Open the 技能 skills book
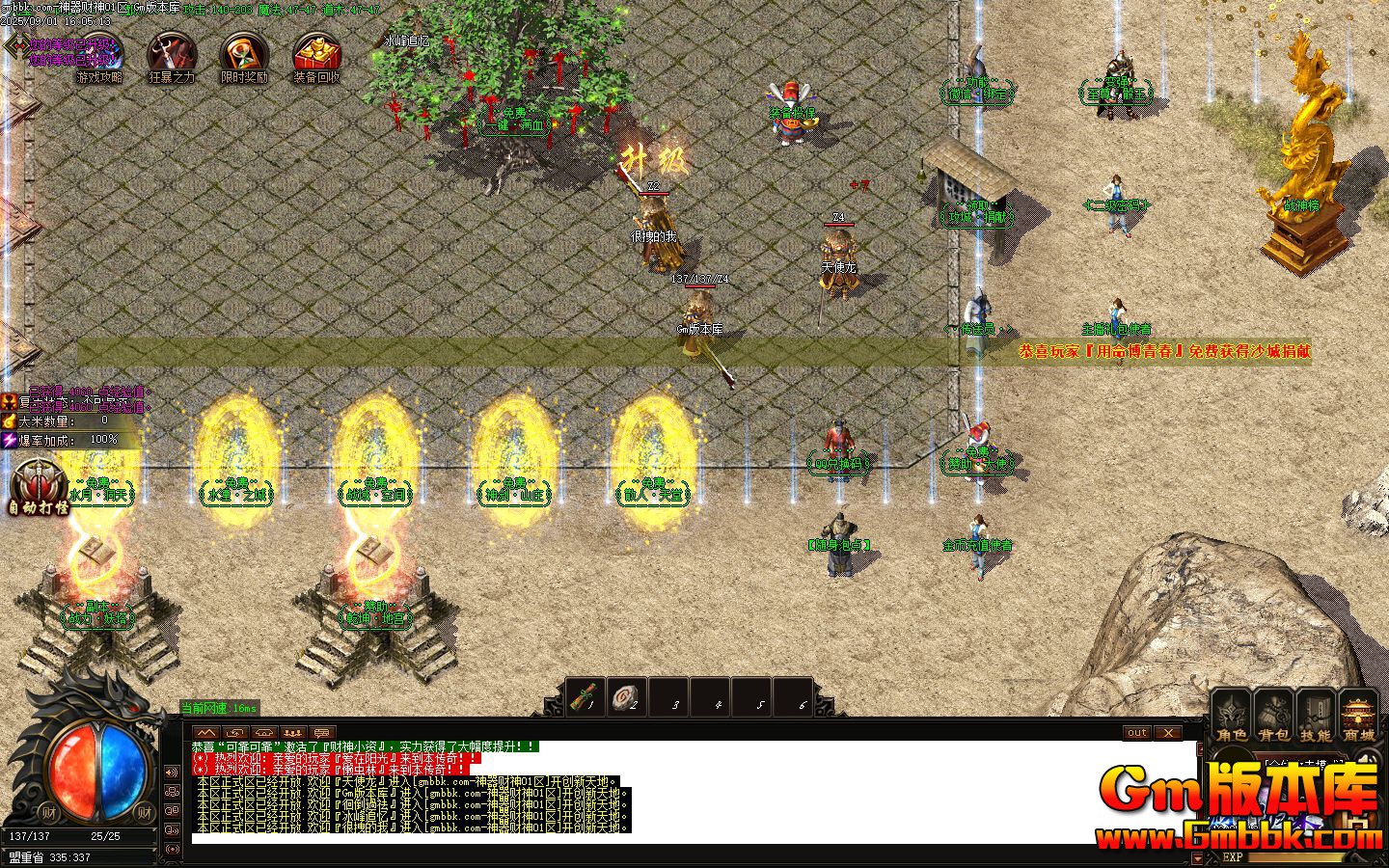This screenshot has width=1389, height=868. coord(1316,716)
